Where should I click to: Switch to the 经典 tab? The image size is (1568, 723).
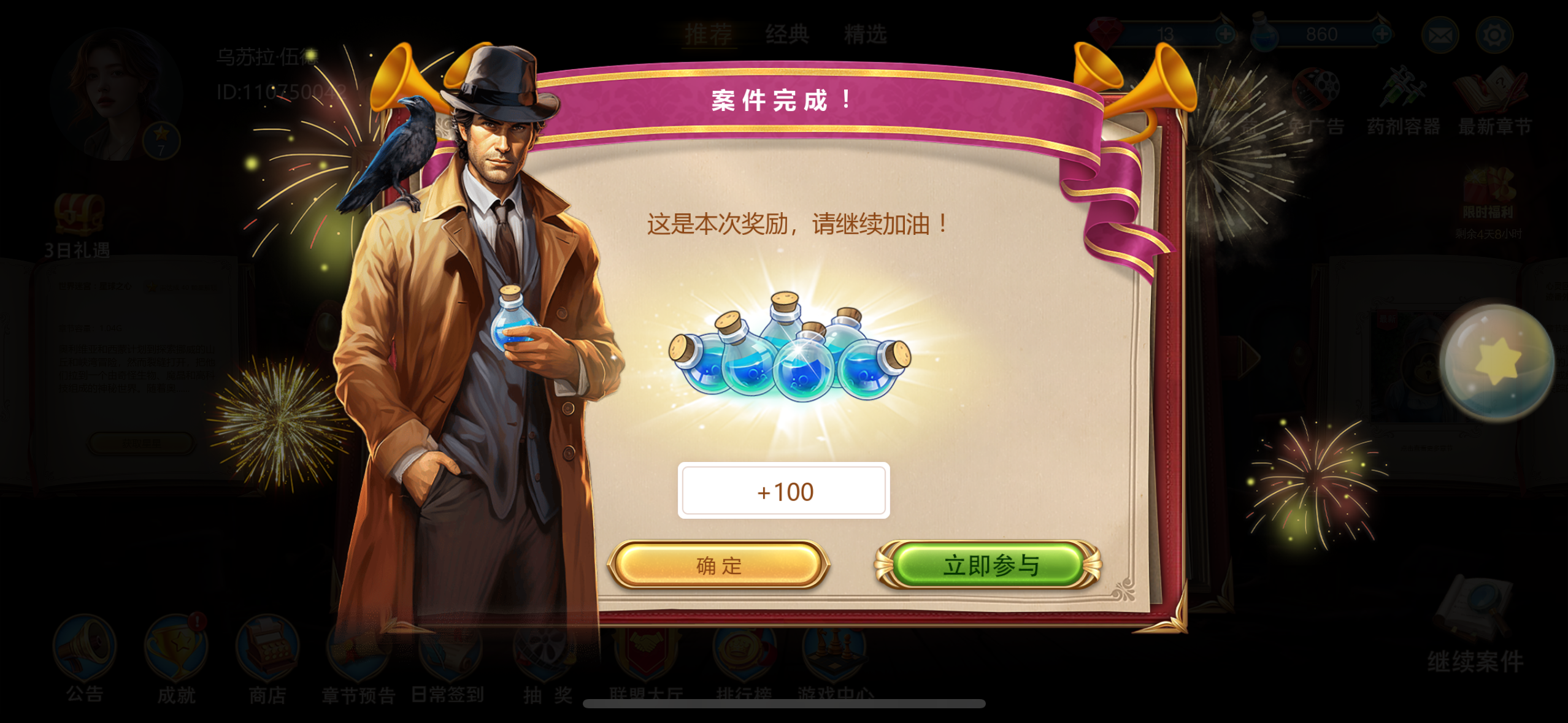click(x=787, y=34)
